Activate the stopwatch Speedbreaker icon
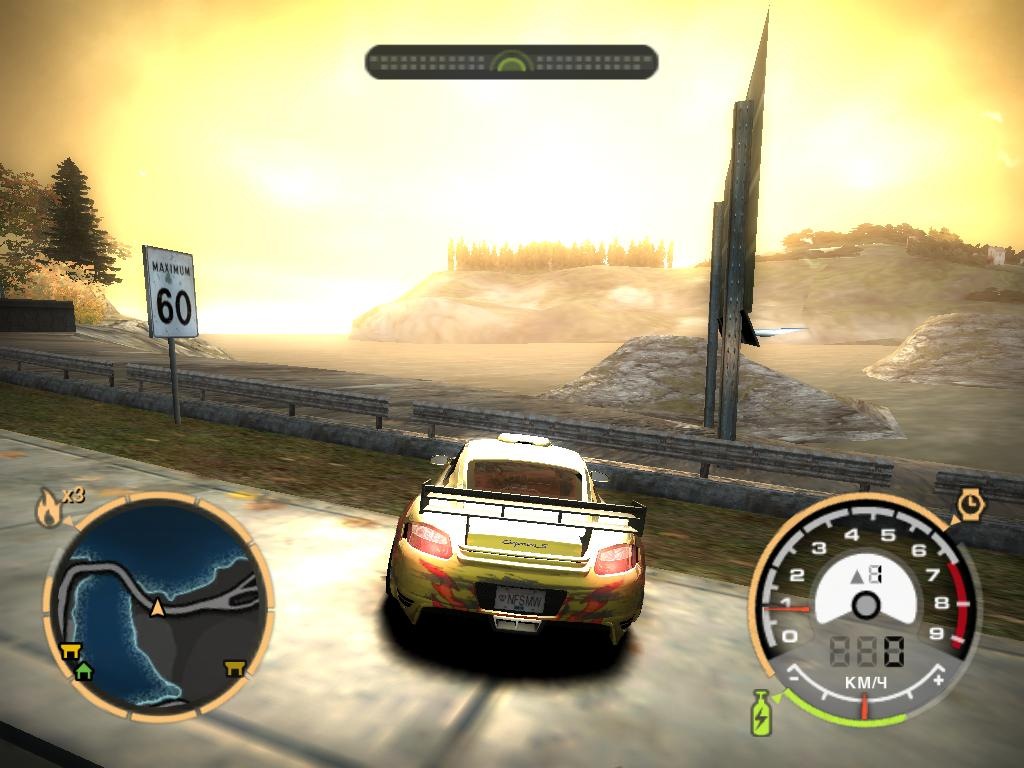 (x=969, y=504)
